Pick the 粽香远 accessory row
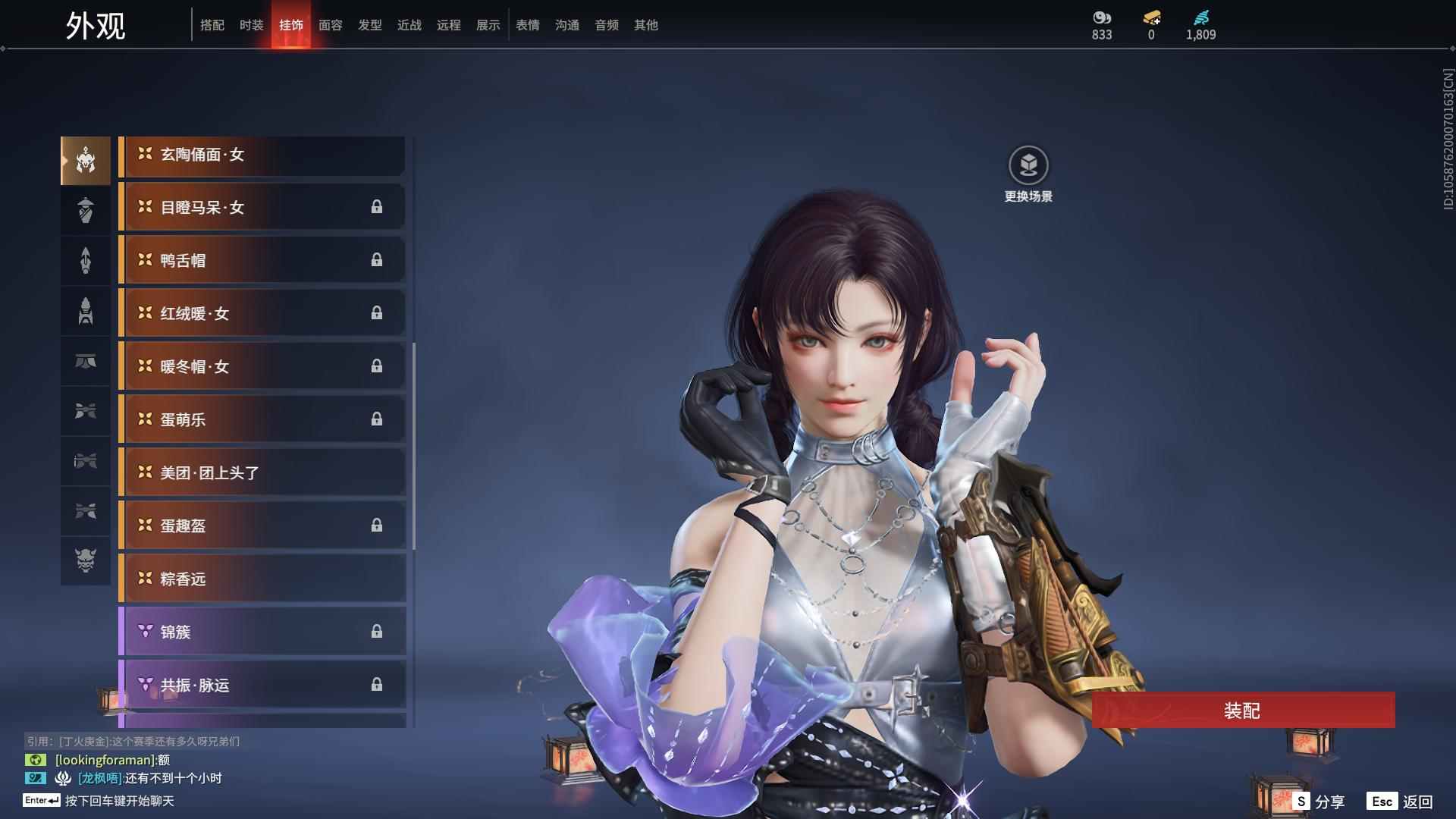This screenshot has height=819, width=1456. coord(262,579)
